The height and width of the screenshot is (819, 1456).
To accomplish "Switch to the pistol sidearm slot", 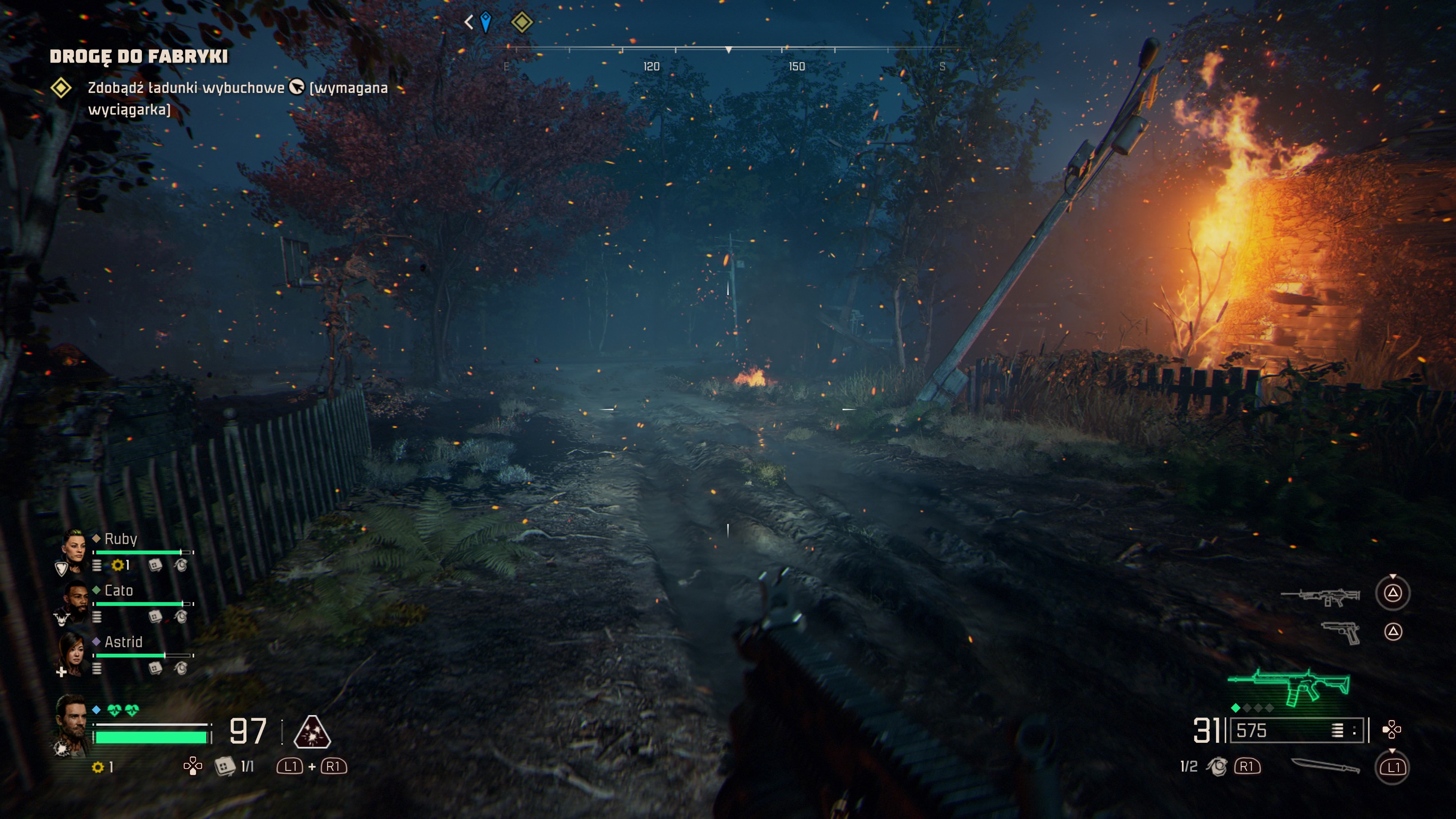I will pos(1341,632).
